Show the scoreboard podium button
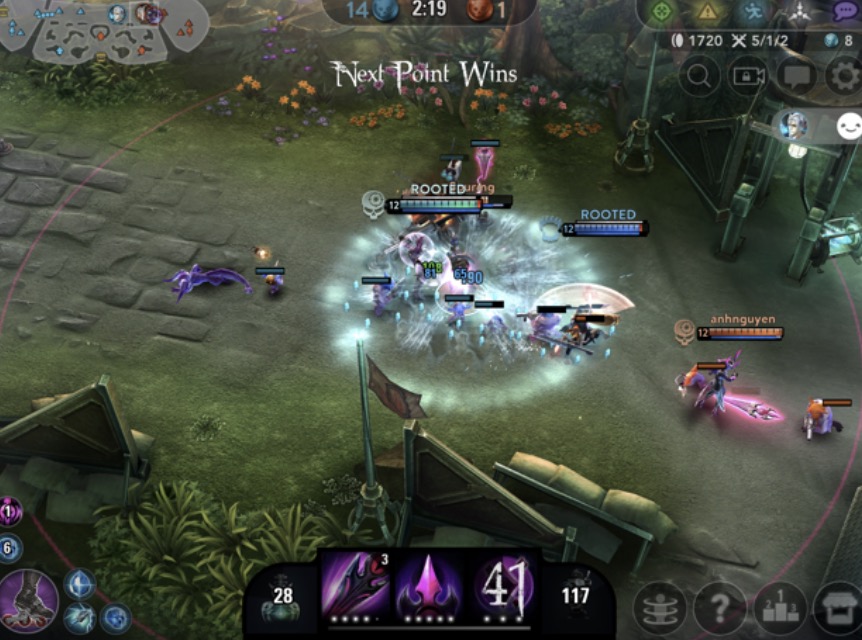Image resolution: width=862 pixels, height=640 pixels. coord(780,609)
